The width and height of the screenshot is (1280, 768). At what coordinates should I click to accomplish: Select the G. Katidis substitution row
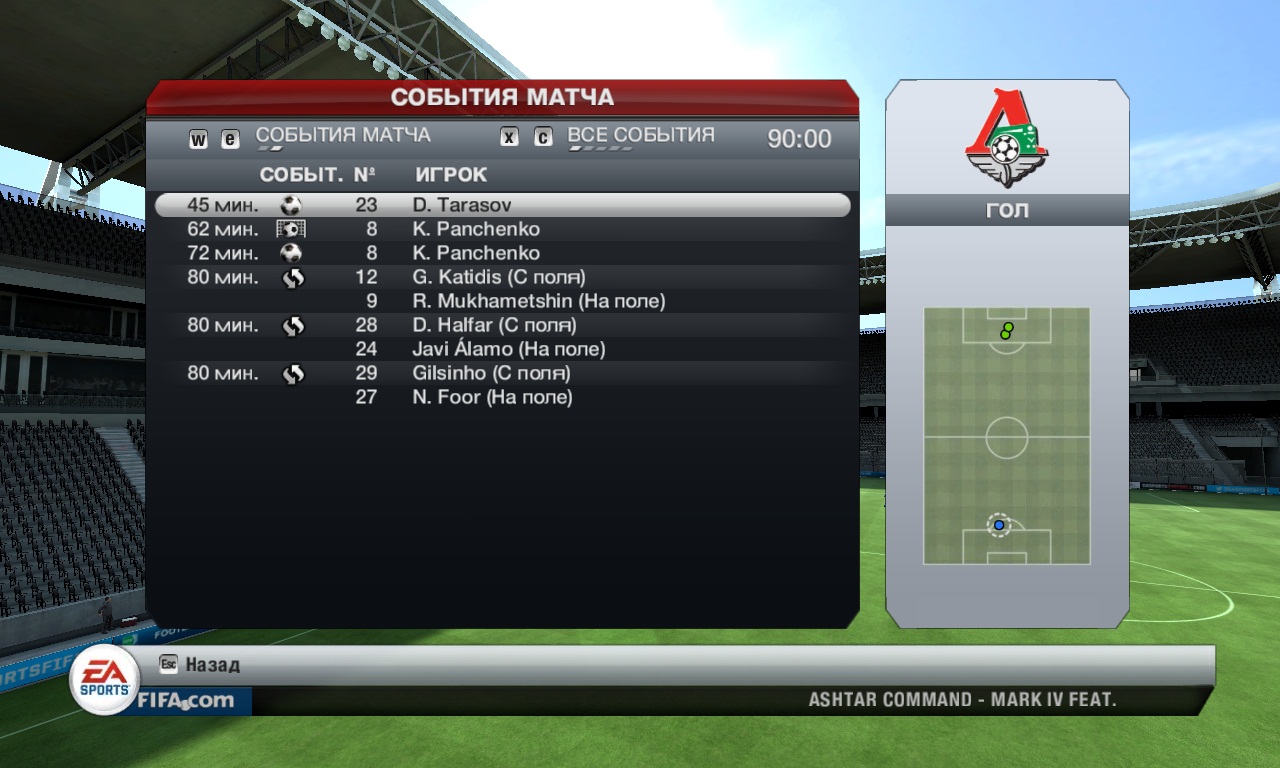(502, 277)
